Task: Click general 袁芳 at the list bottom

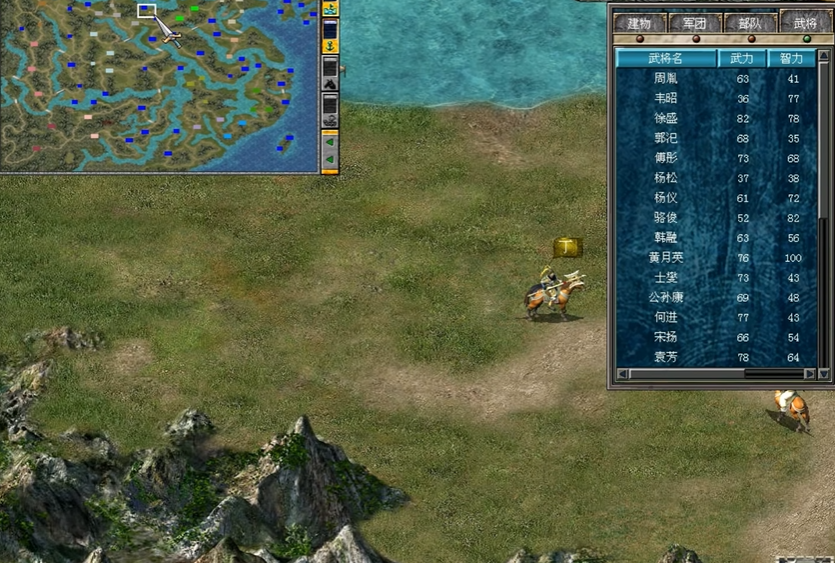Action: pyautogui.click(x=665, y=358)
